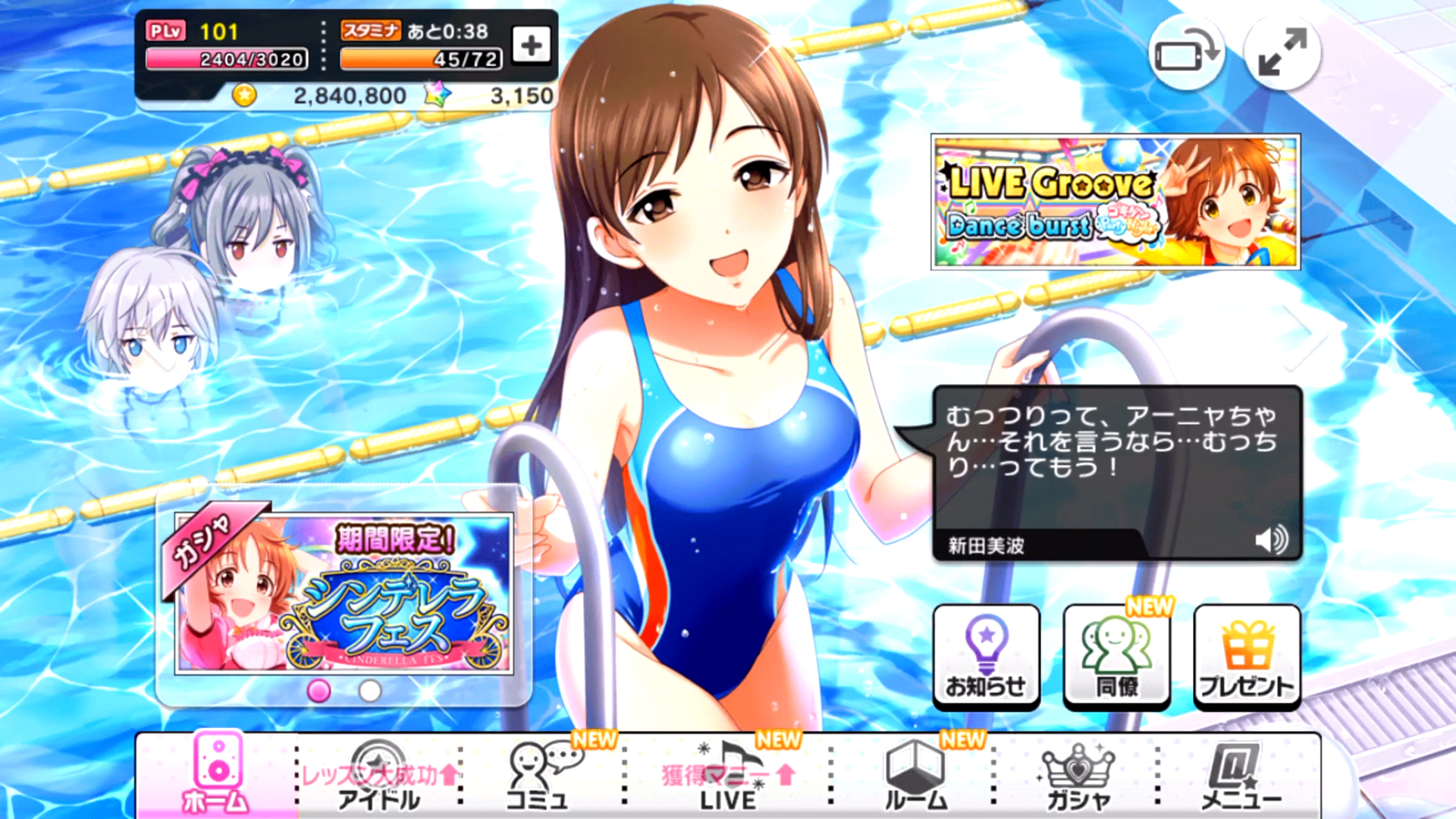Add stamina with the plus button
Image resolution: width=1456 pixels, height=819 pixels.
(x=531, y=45)
